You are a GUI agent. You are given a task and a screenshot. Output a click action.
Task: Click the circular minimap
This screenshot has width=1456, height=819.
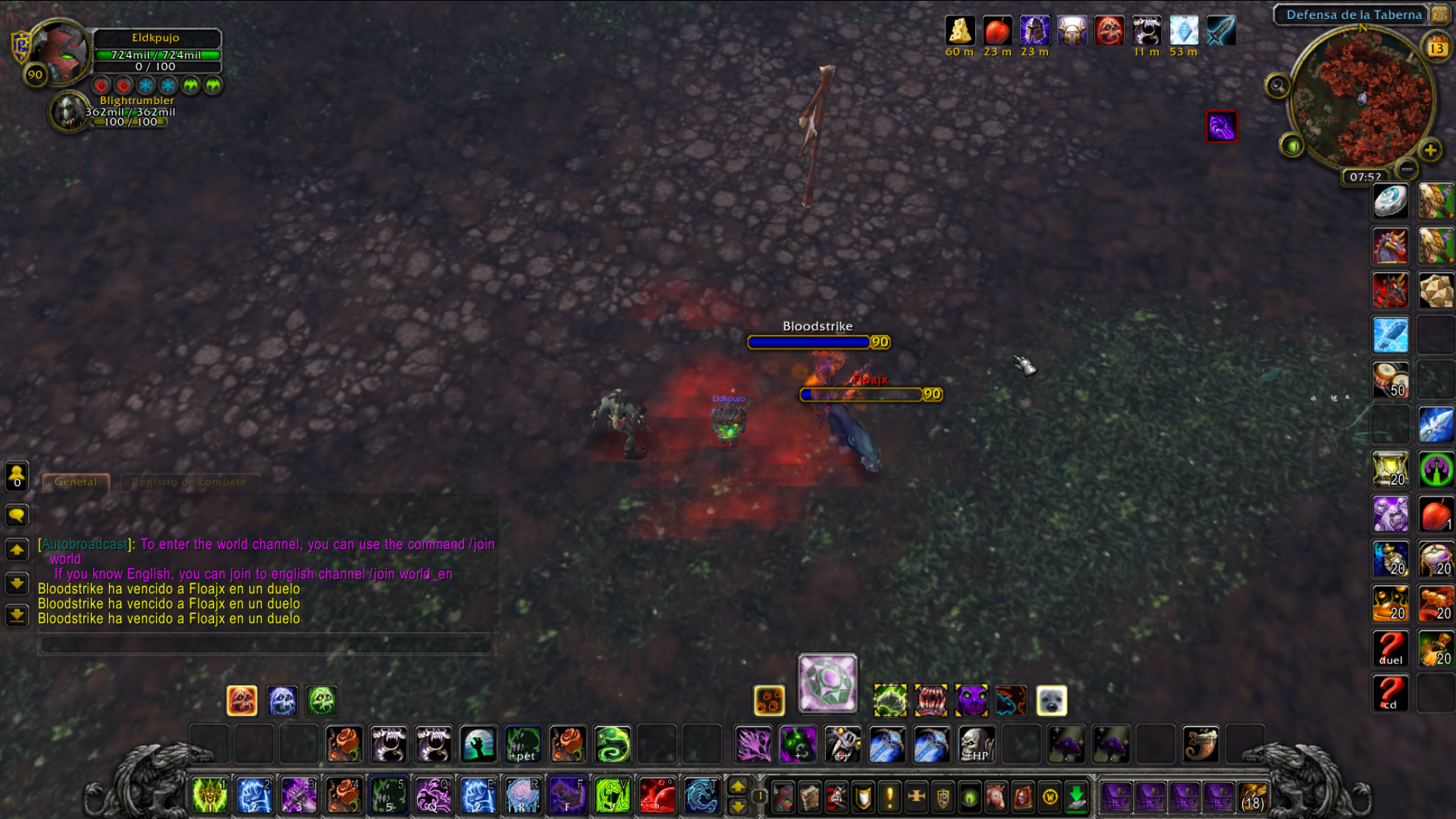[1362, 99]
